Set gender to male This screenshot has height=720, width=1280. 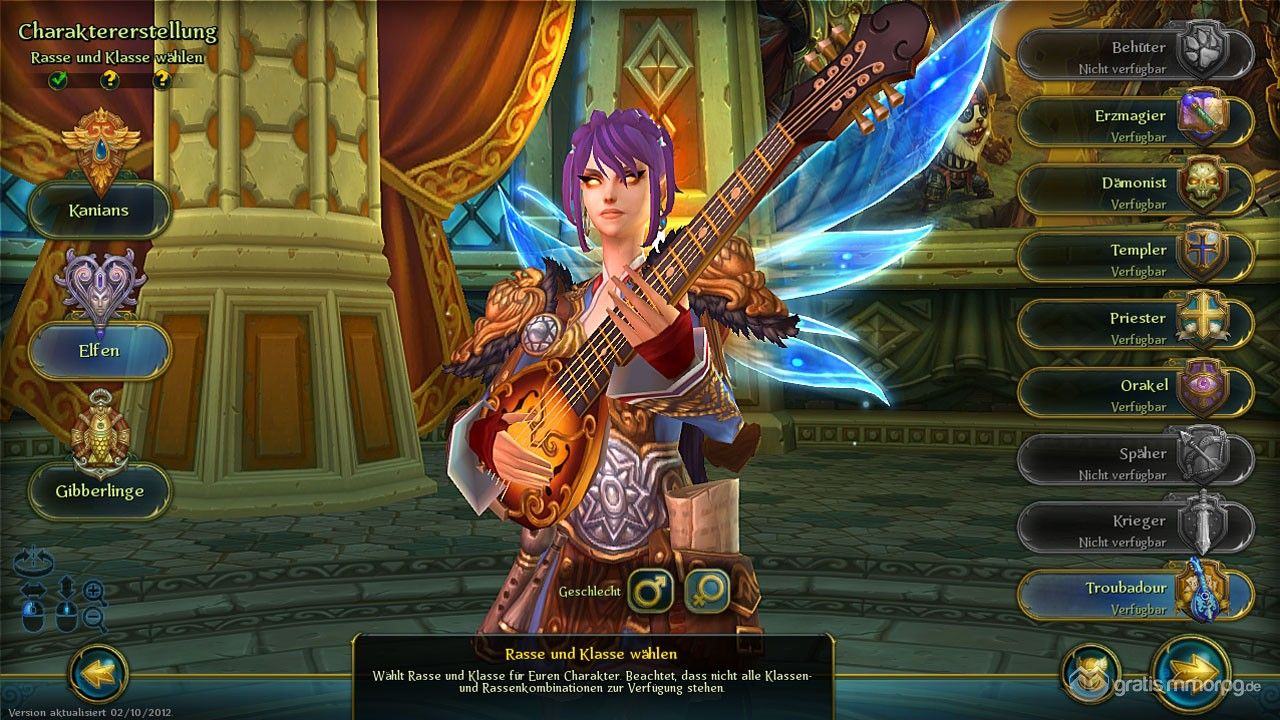click(651, 591)
